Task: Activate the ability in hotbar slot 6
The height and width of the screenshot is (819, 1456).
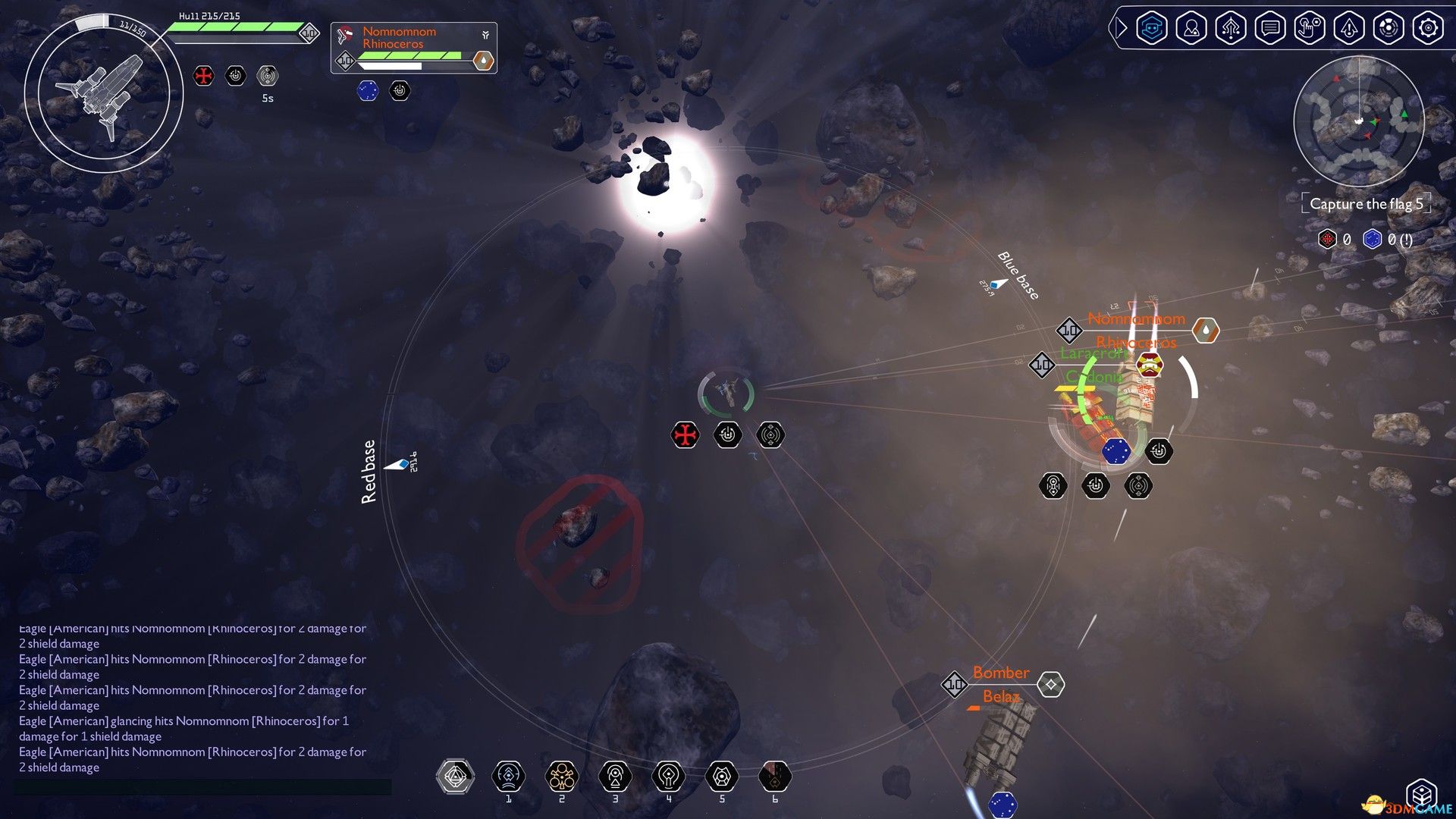Action: [775, 775]
